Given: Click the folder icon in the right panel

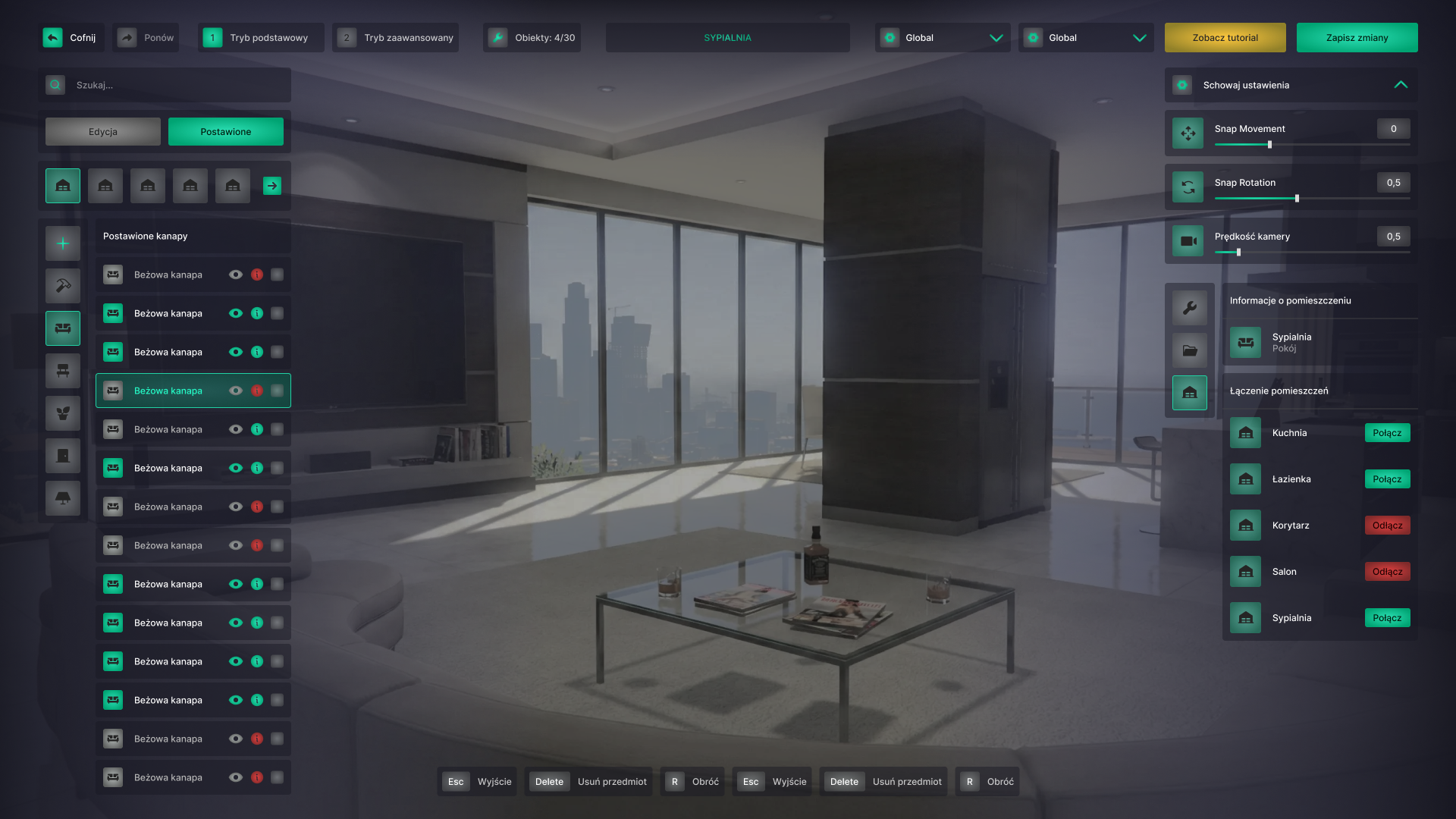Looking at the screenshot, I should coord(1189,350).
